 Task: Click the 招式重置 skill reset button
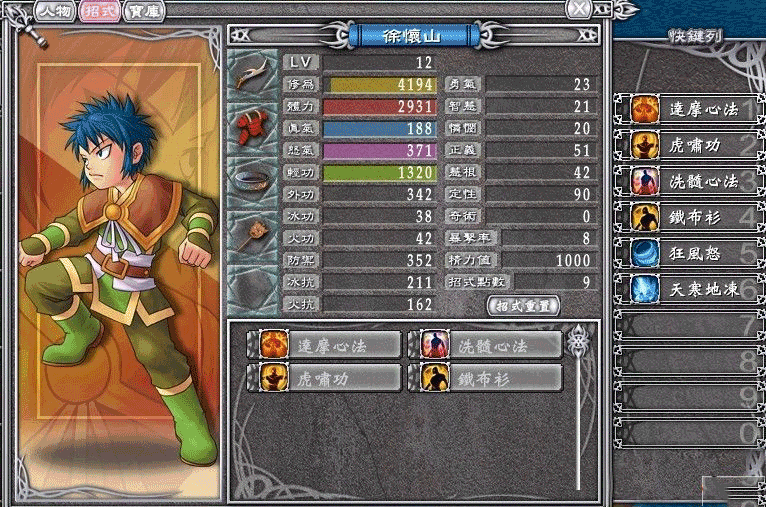(x=523, y=305)
